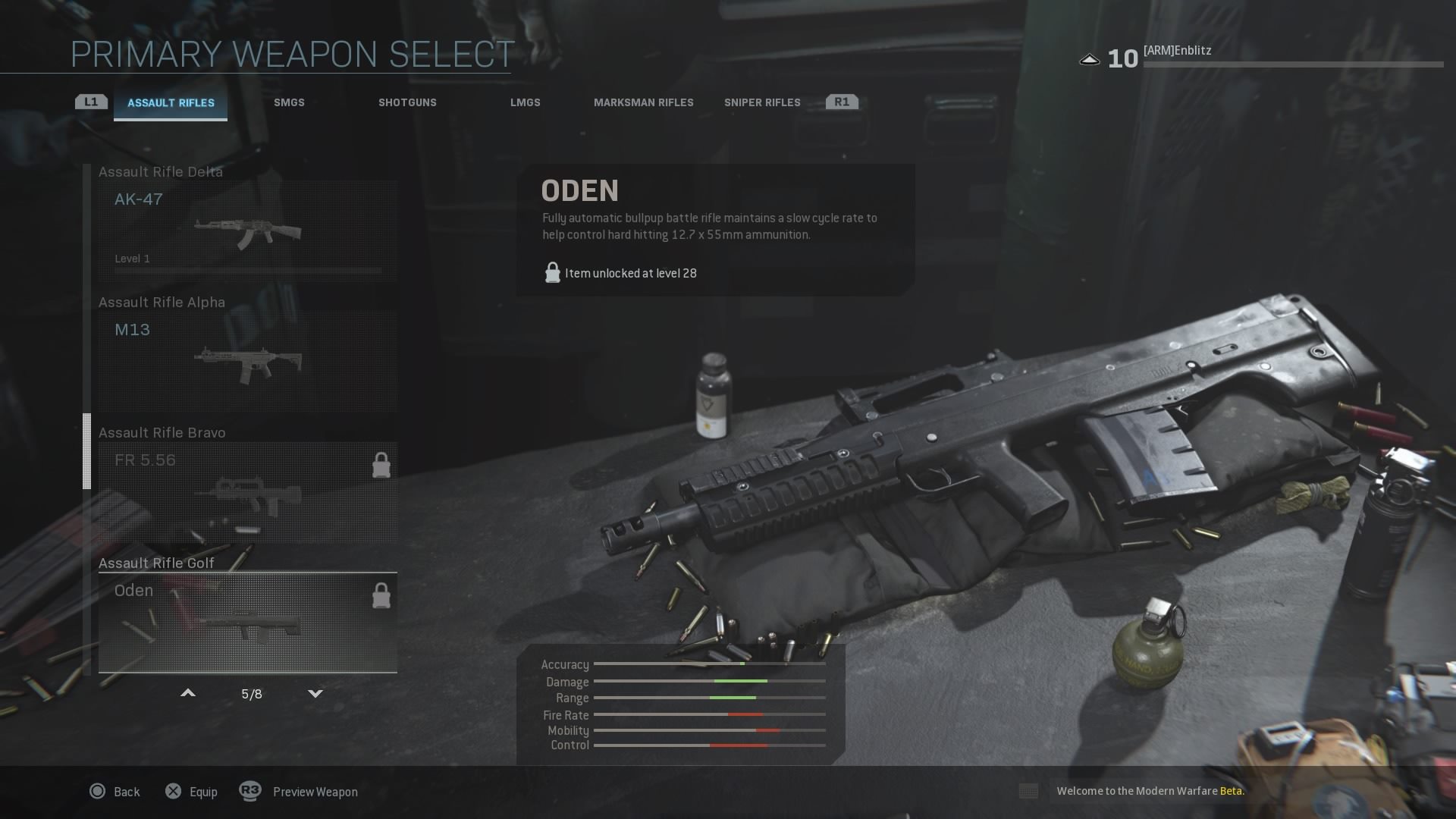Click the down arrow below the weapon list
The height and width of the screenshot is (819, 1456).
click(x=314, y=692)
